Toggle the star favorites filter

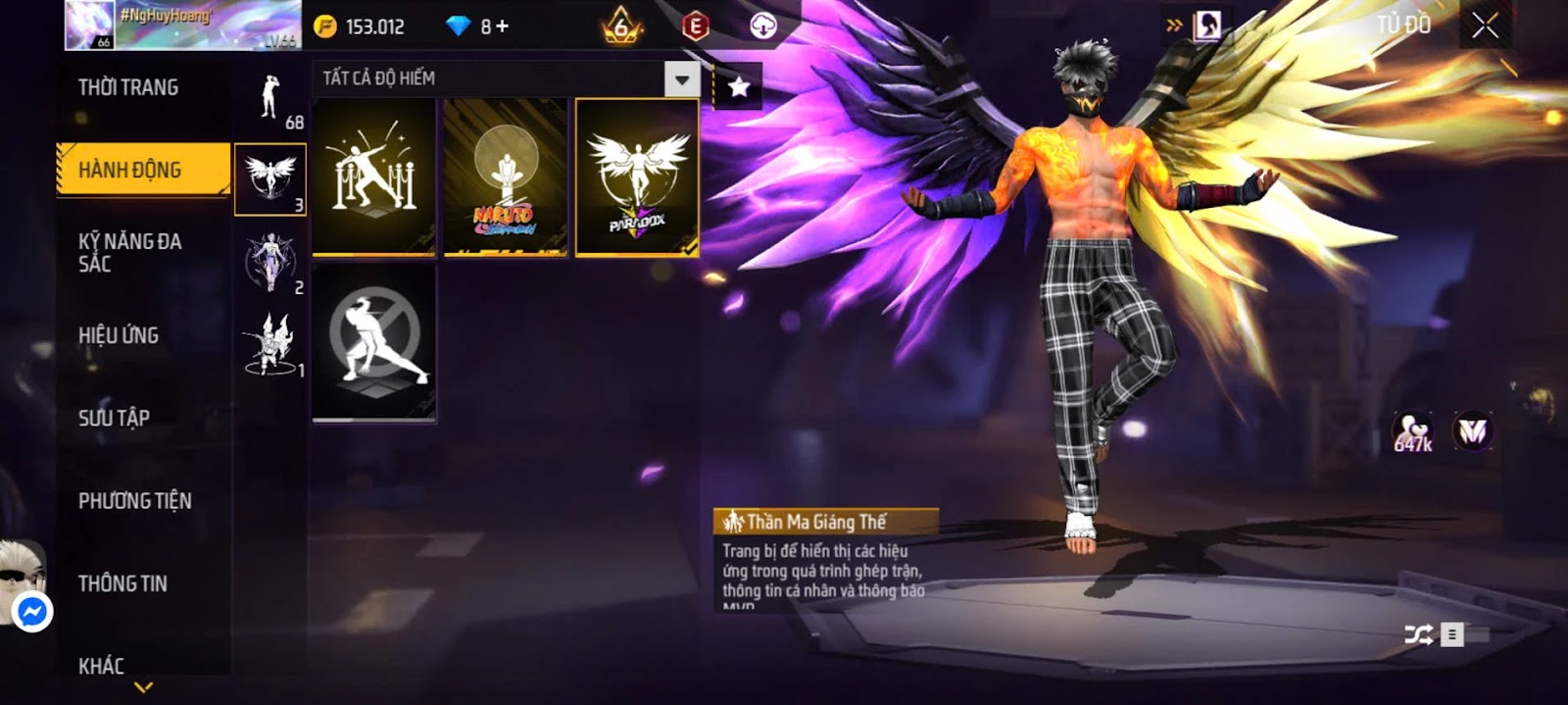click(739, 86)
